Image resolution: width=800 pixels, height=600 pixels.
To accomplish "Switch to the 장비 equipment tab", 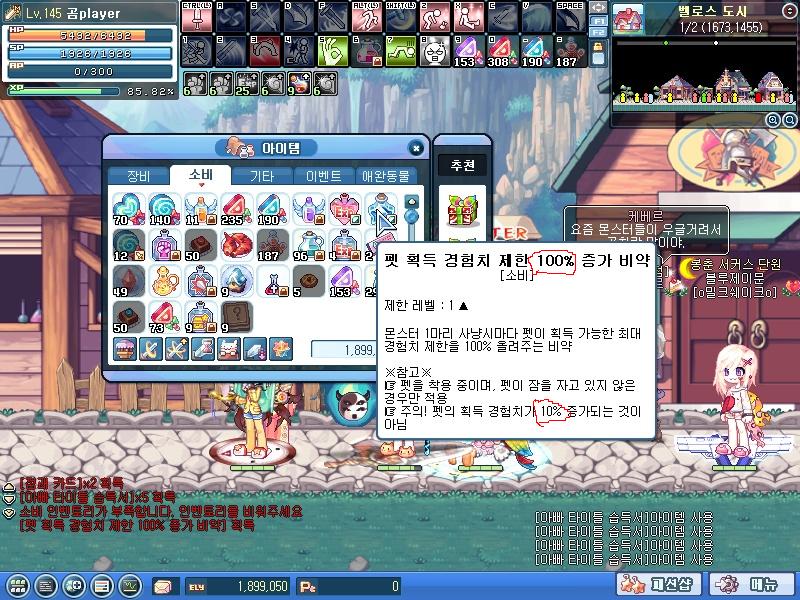I will [x=138, y=176].
